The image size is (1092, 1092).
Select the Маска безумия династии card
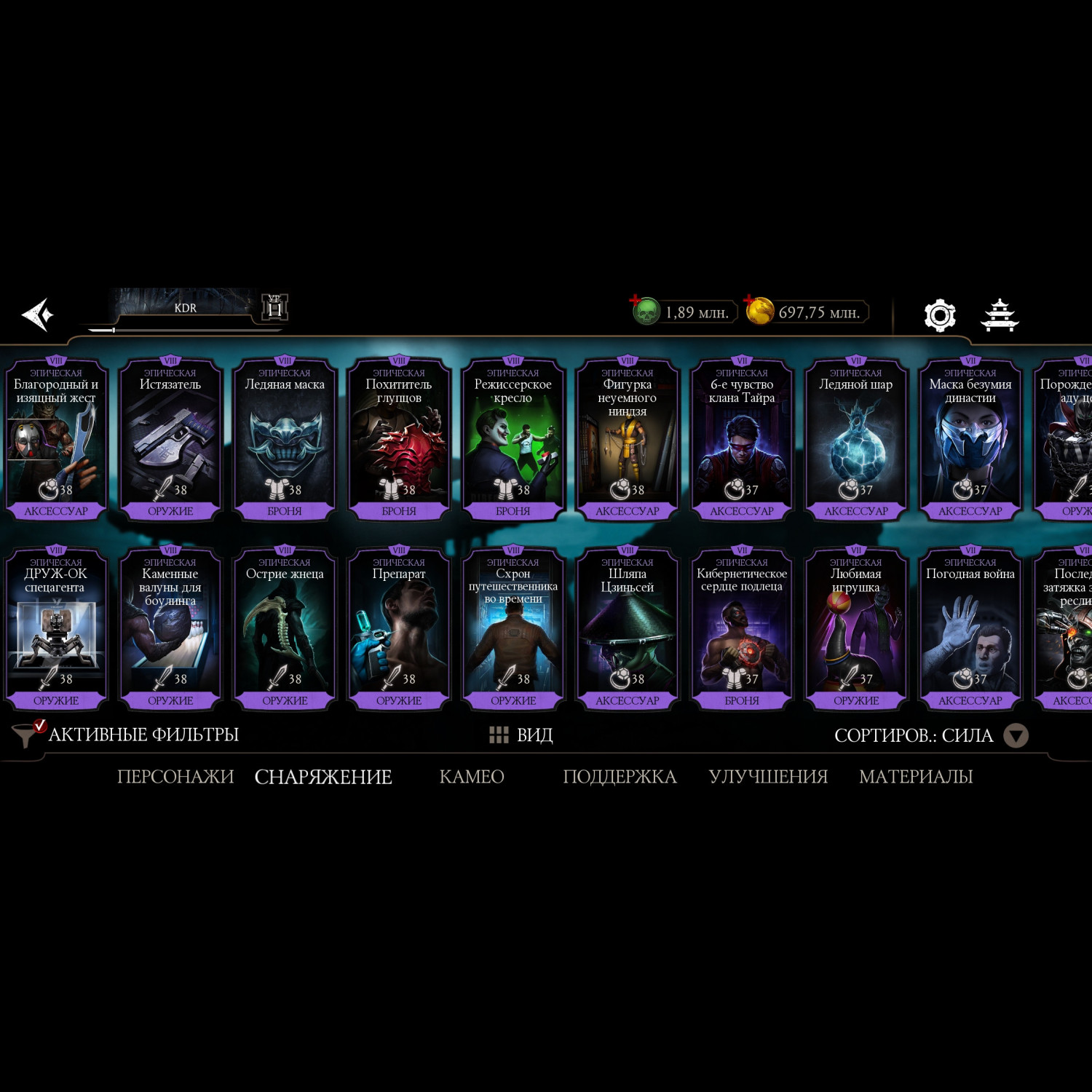[x=970, y=438]
